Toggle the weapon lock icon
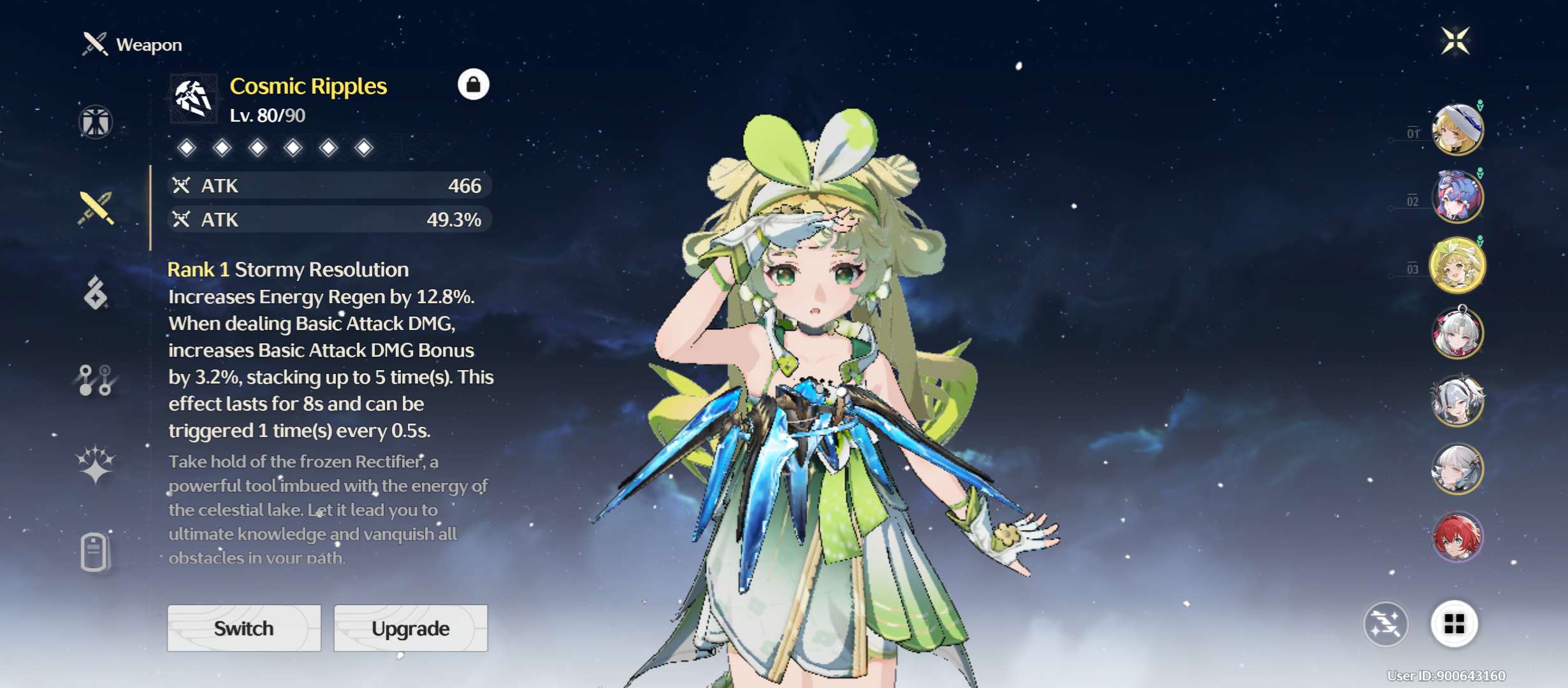The image size is (1568, 688). pos(473,85)
